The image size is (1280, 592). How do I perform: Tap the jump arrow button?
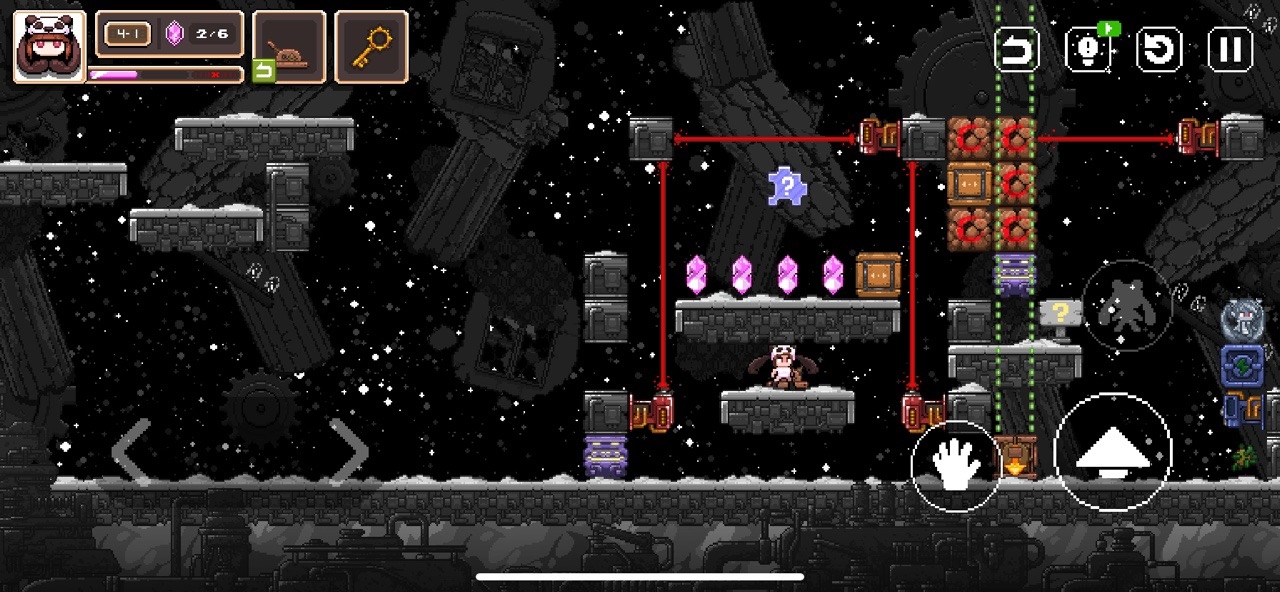click(1112, 452)
